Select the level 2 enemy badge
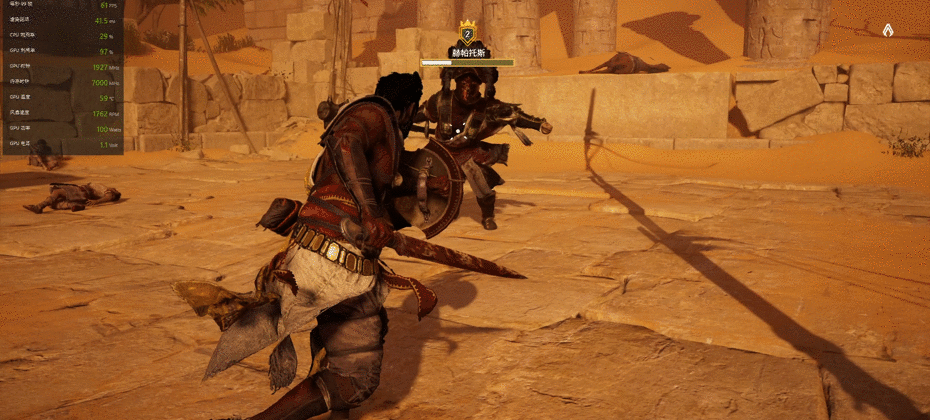The width and height of the screenshot is (930, 420). 467,31
